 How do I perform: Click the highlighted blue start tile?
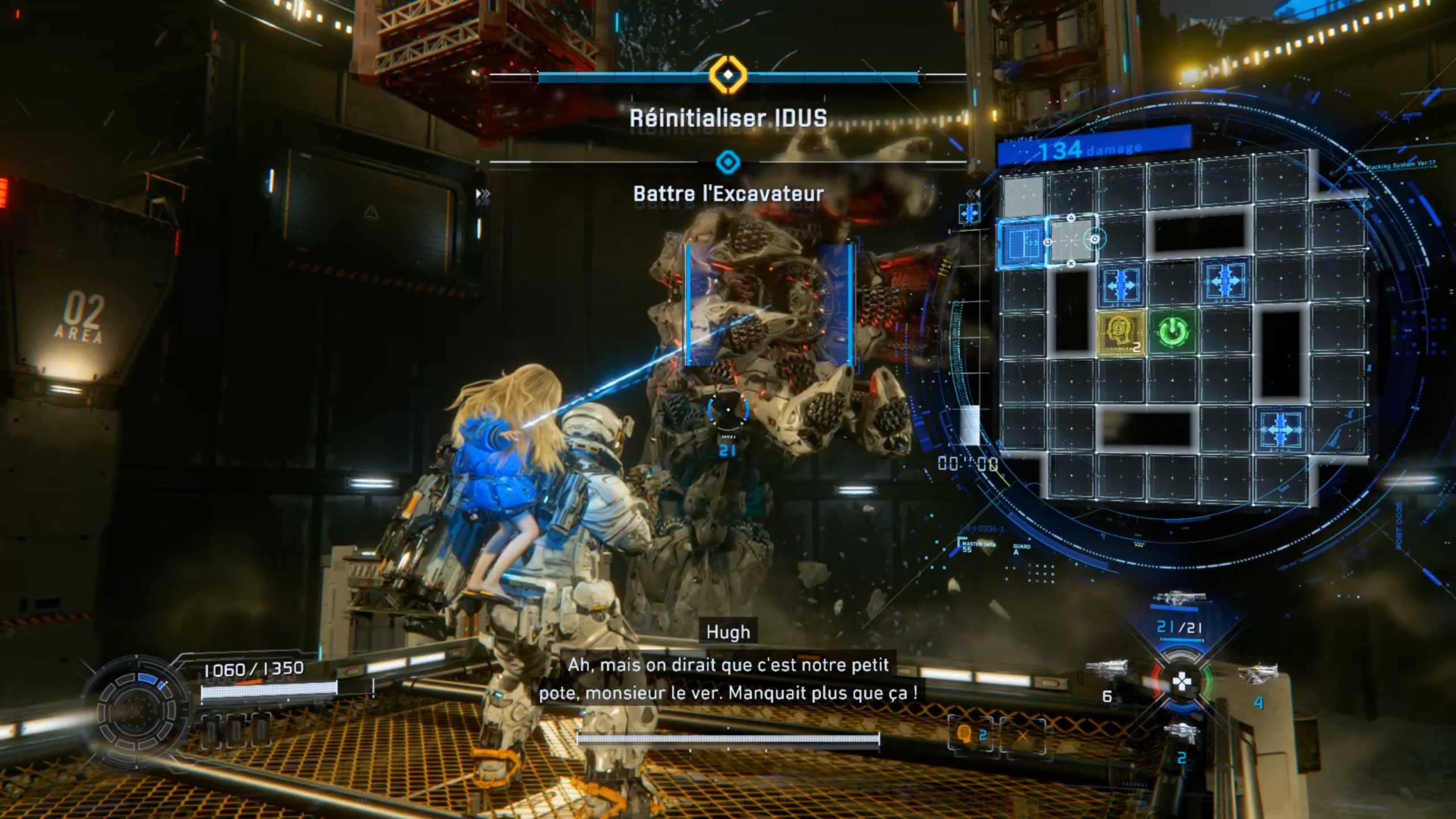coord(1021,243)
